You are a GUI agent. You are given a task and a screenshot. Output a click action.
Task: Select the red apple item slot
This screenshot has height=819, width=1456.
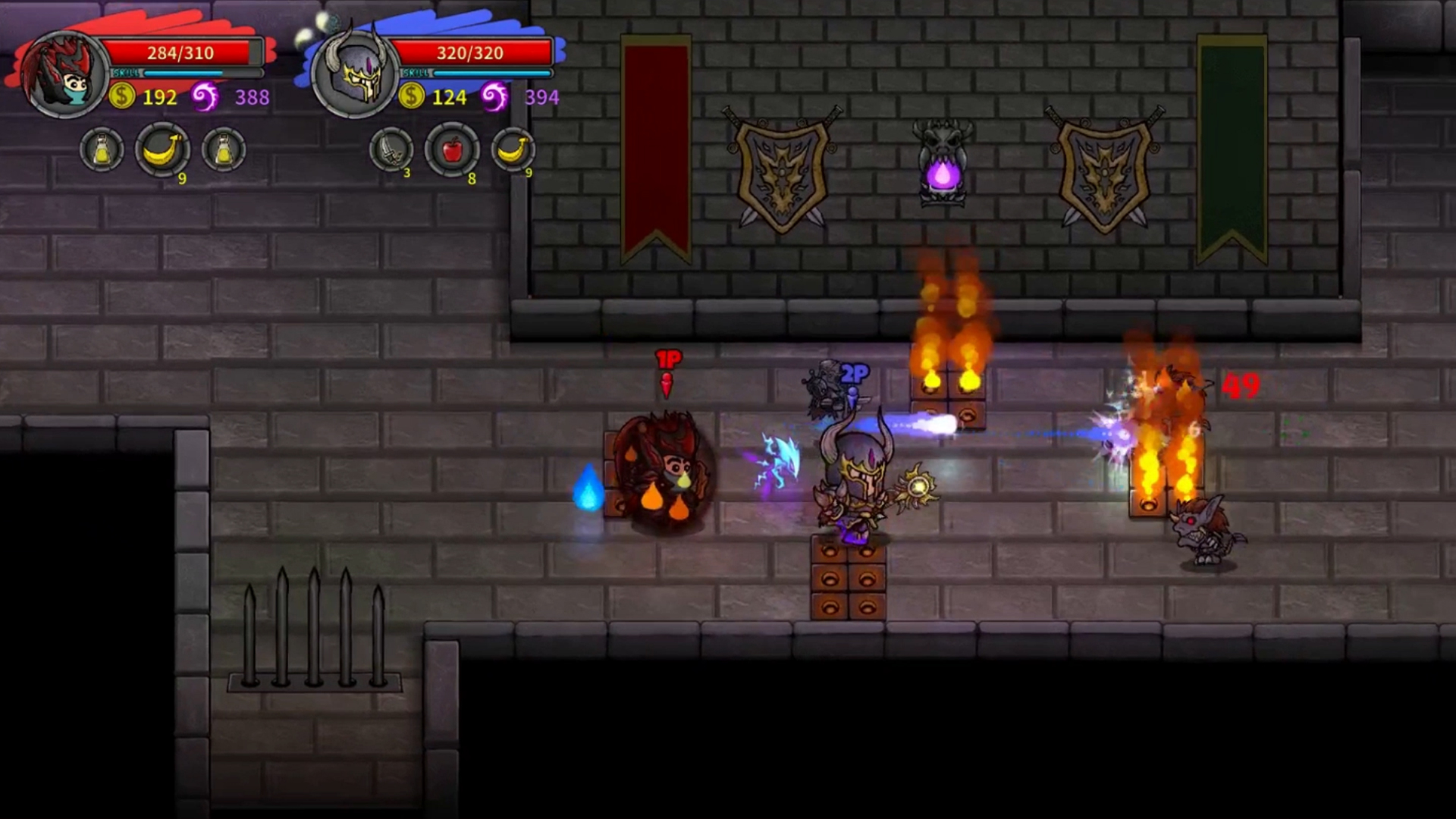452,149
